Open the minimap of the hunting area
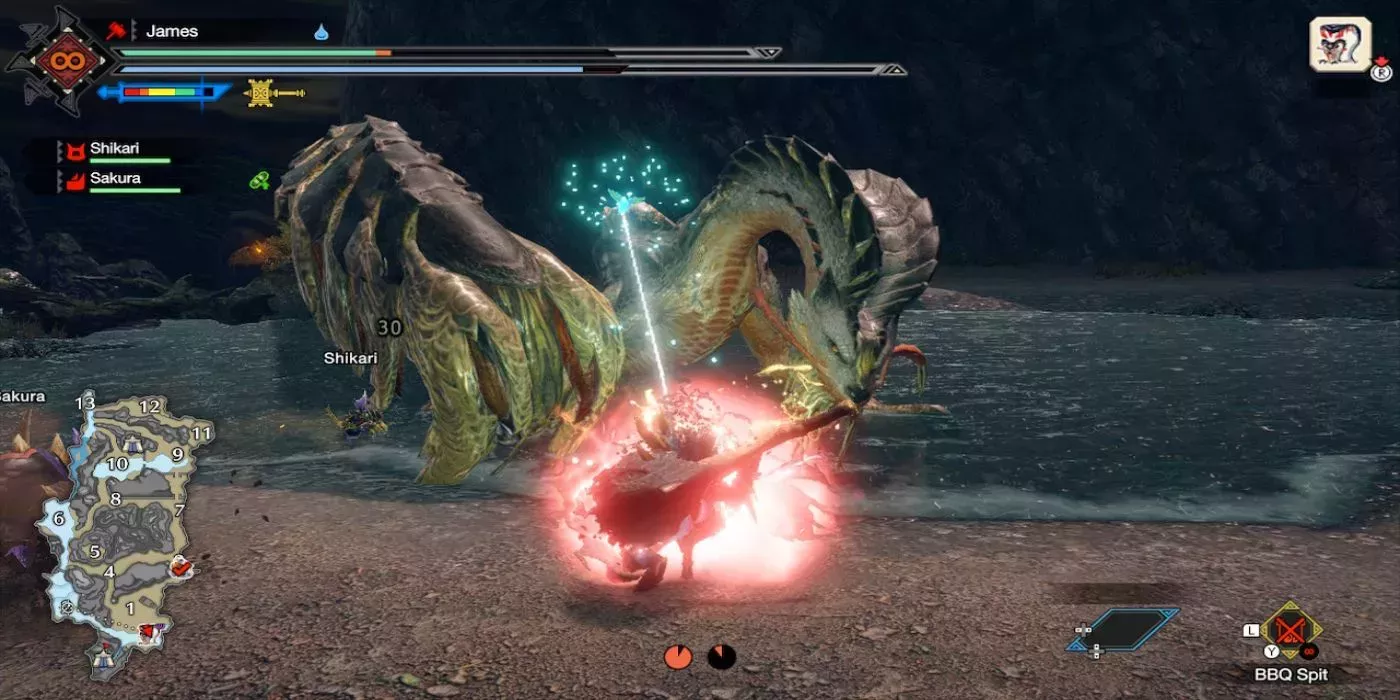This screenshot has height=700, width=1400. tap(120, 530)
